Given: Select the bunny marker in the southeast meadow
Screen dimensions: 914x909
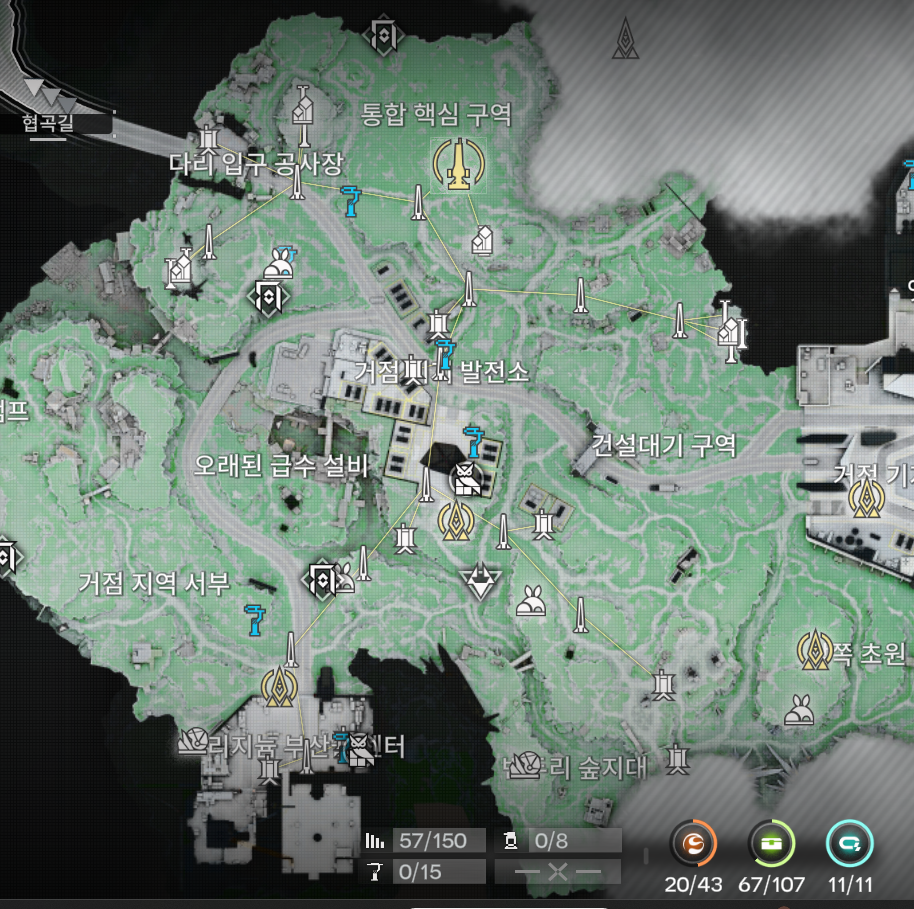Looking at the screenshot, I should [x=800, y=708].
